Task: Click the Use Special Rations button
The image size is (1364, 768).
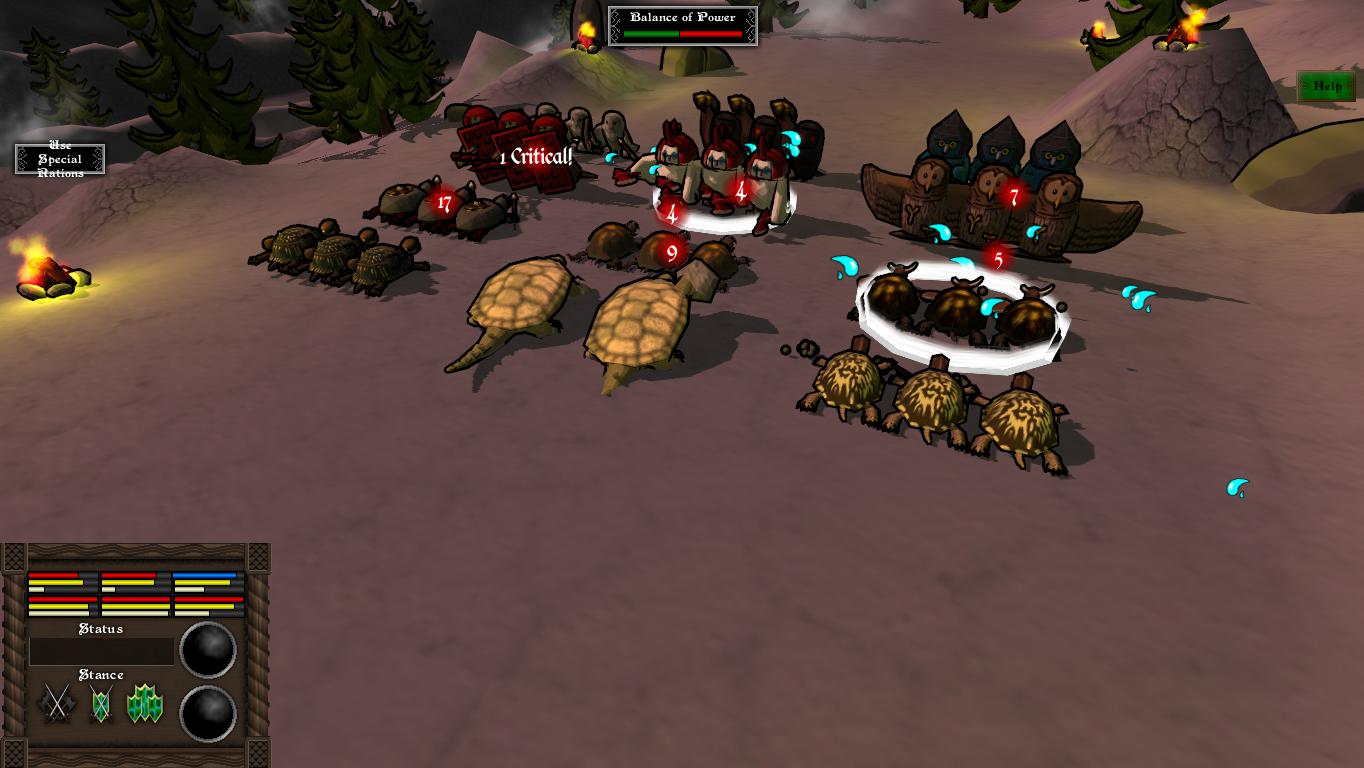Action: point(58,158)
